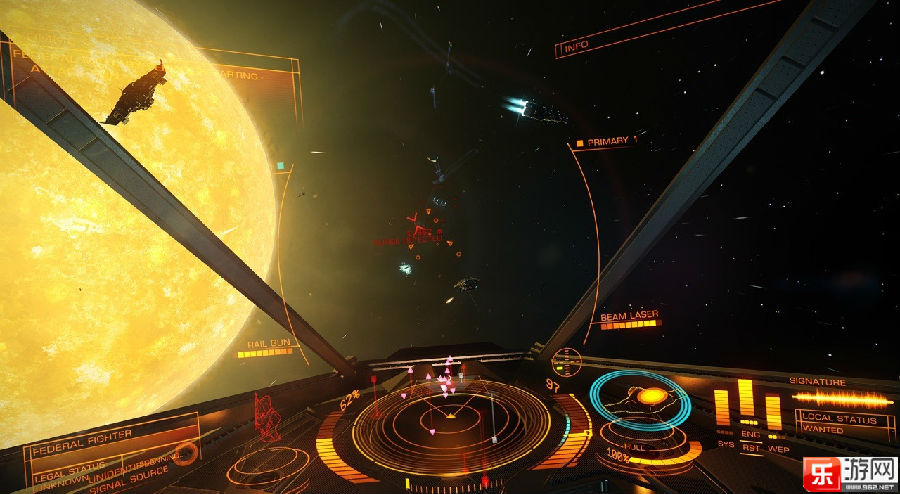Open the INFO panel
Viewport: 900px width, 494px height.
577,47
